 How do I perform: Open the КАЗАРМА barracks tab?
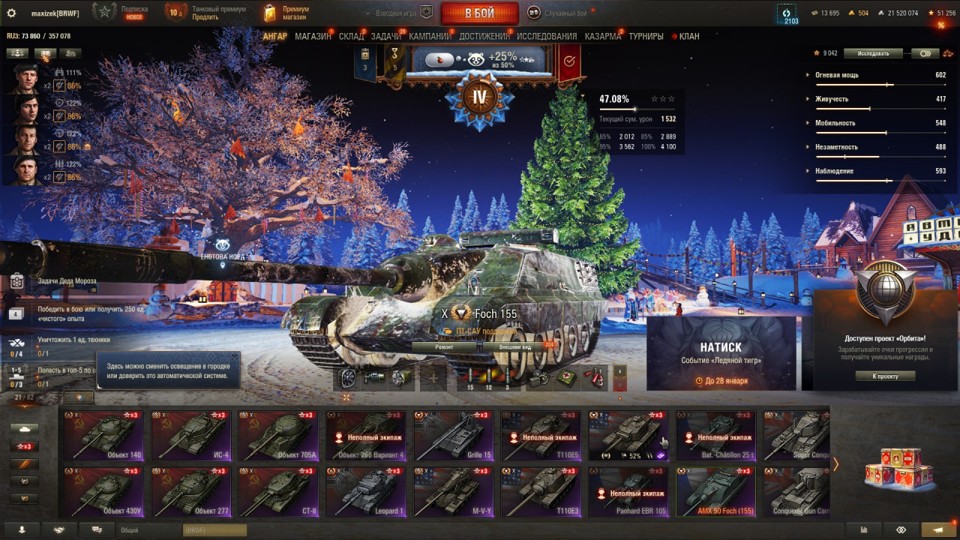point(602,37)
